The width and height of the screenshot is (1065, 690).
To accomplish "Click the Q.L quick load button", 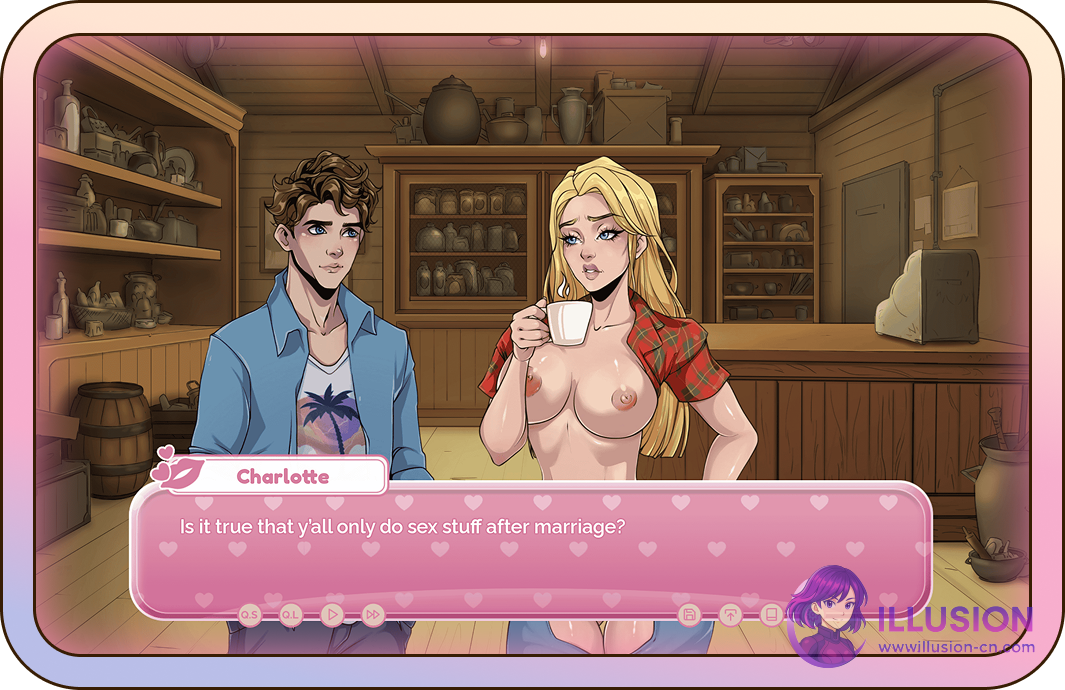I will point(291,614).
